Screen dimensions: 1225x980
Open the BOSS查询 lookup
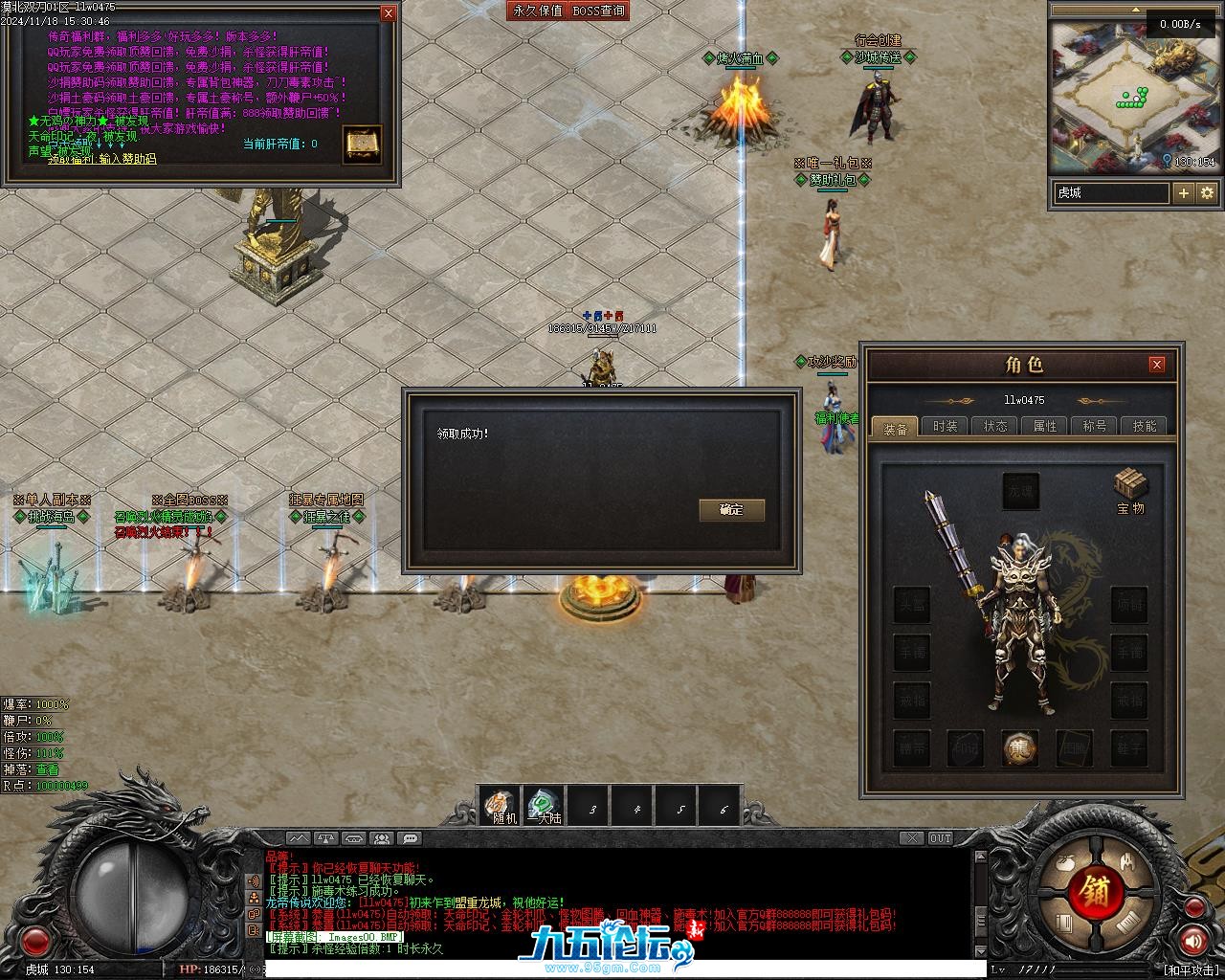599,11
